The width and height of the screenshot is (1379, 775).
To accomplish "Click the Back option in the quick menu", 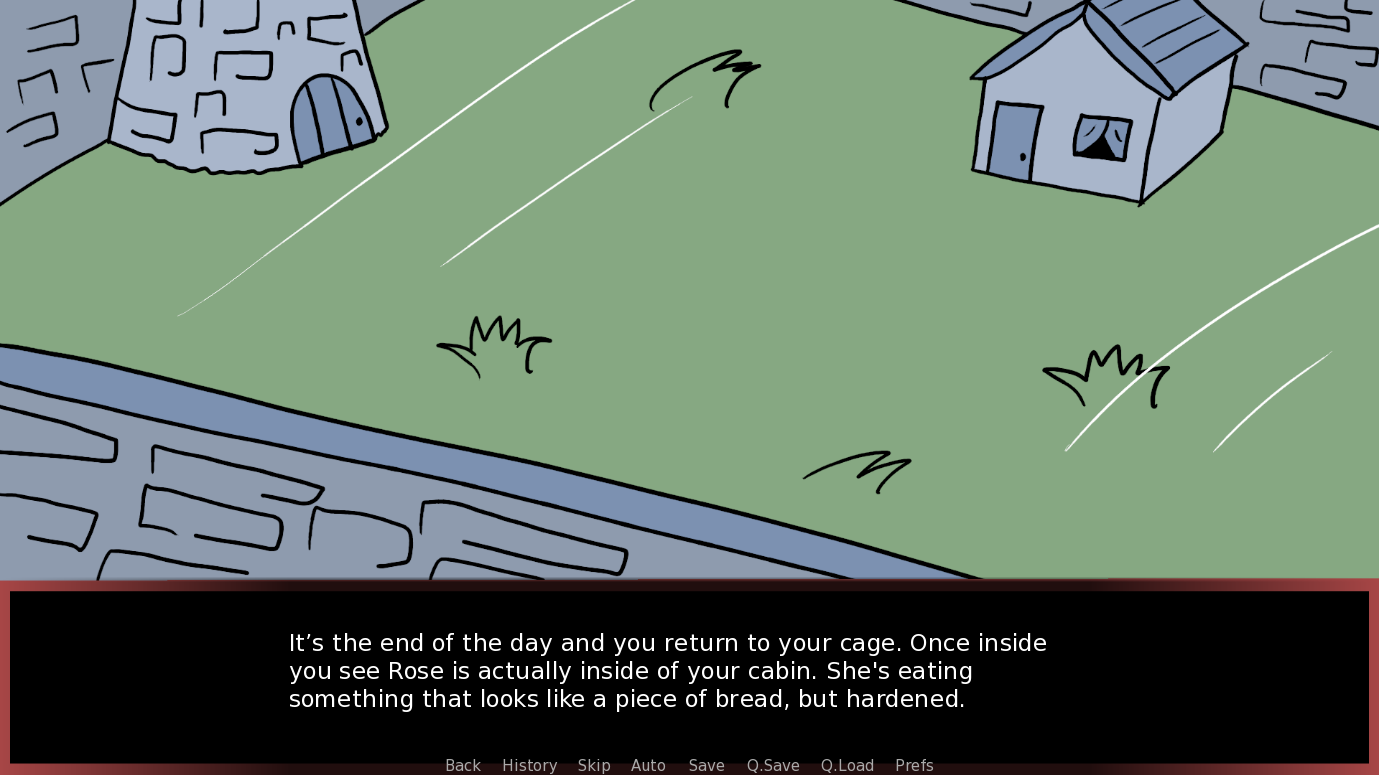I will (x=462, y=765).
